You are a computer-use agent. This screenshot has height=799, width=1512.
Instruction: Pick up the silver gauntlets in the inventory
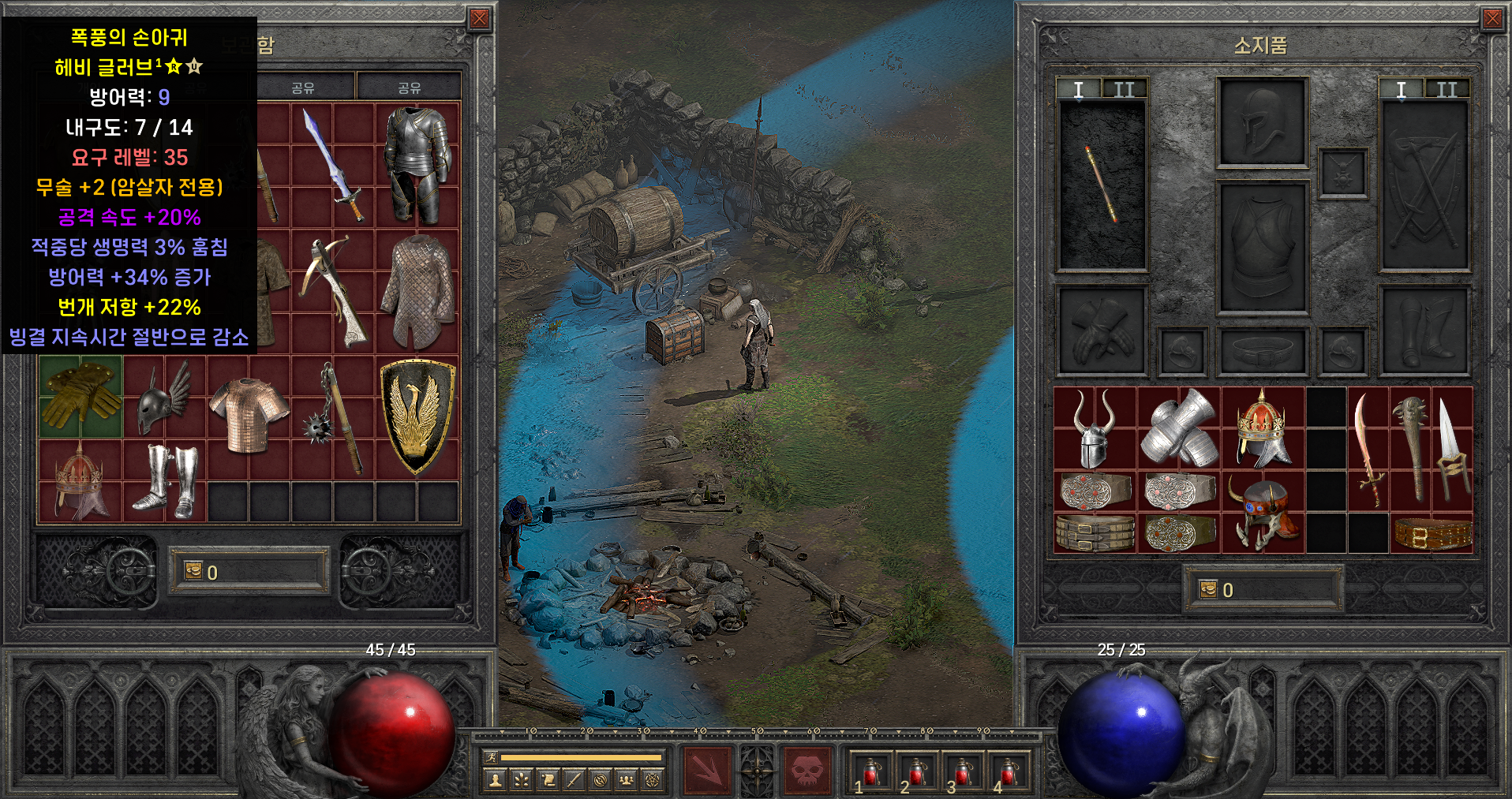(1179, 428)
